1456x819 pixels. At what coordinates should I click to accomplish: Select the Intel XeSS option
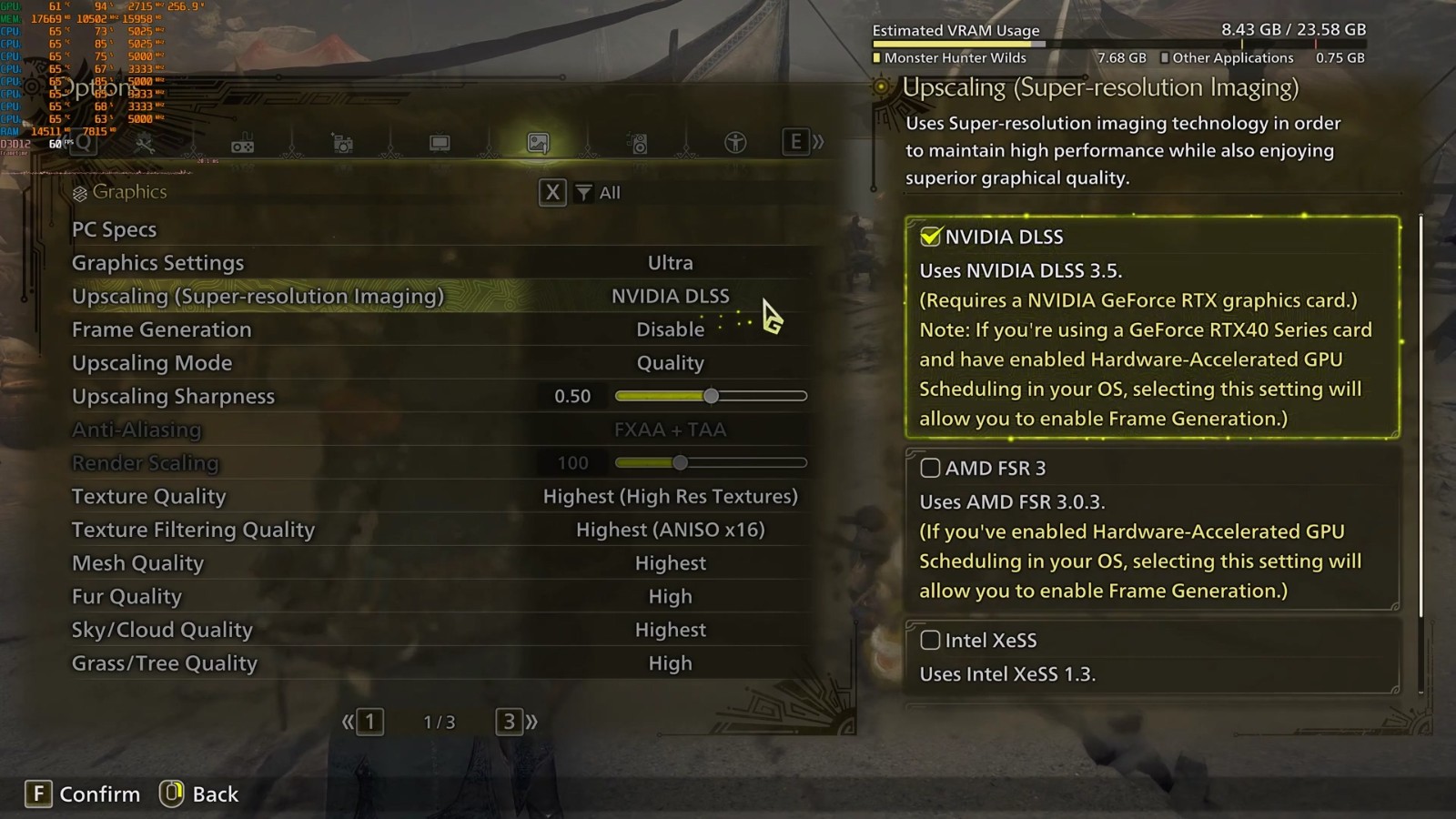930,640
